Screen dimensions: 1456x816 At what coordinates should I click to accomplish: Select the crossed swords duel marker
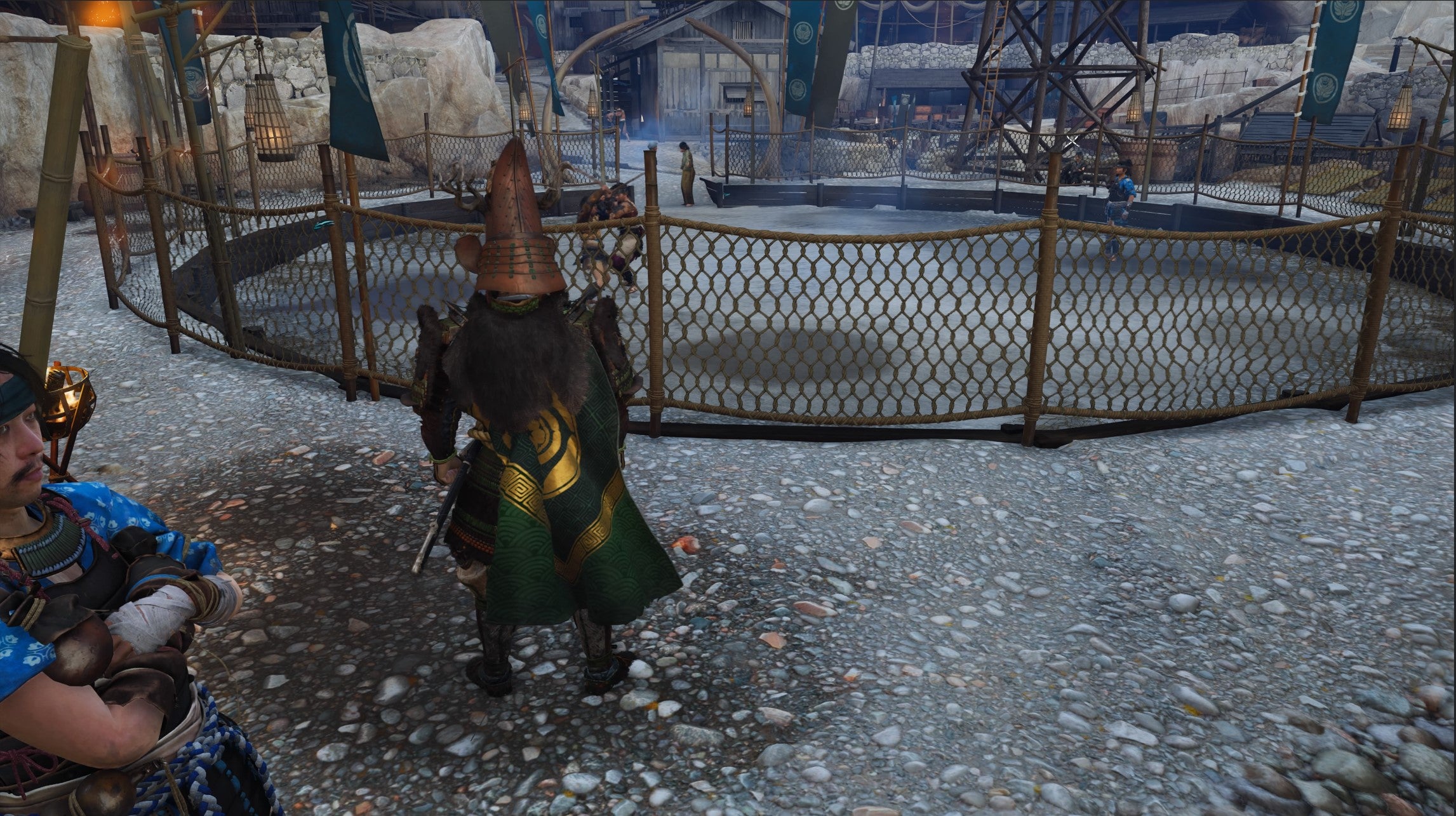(x=1073, y=141)
